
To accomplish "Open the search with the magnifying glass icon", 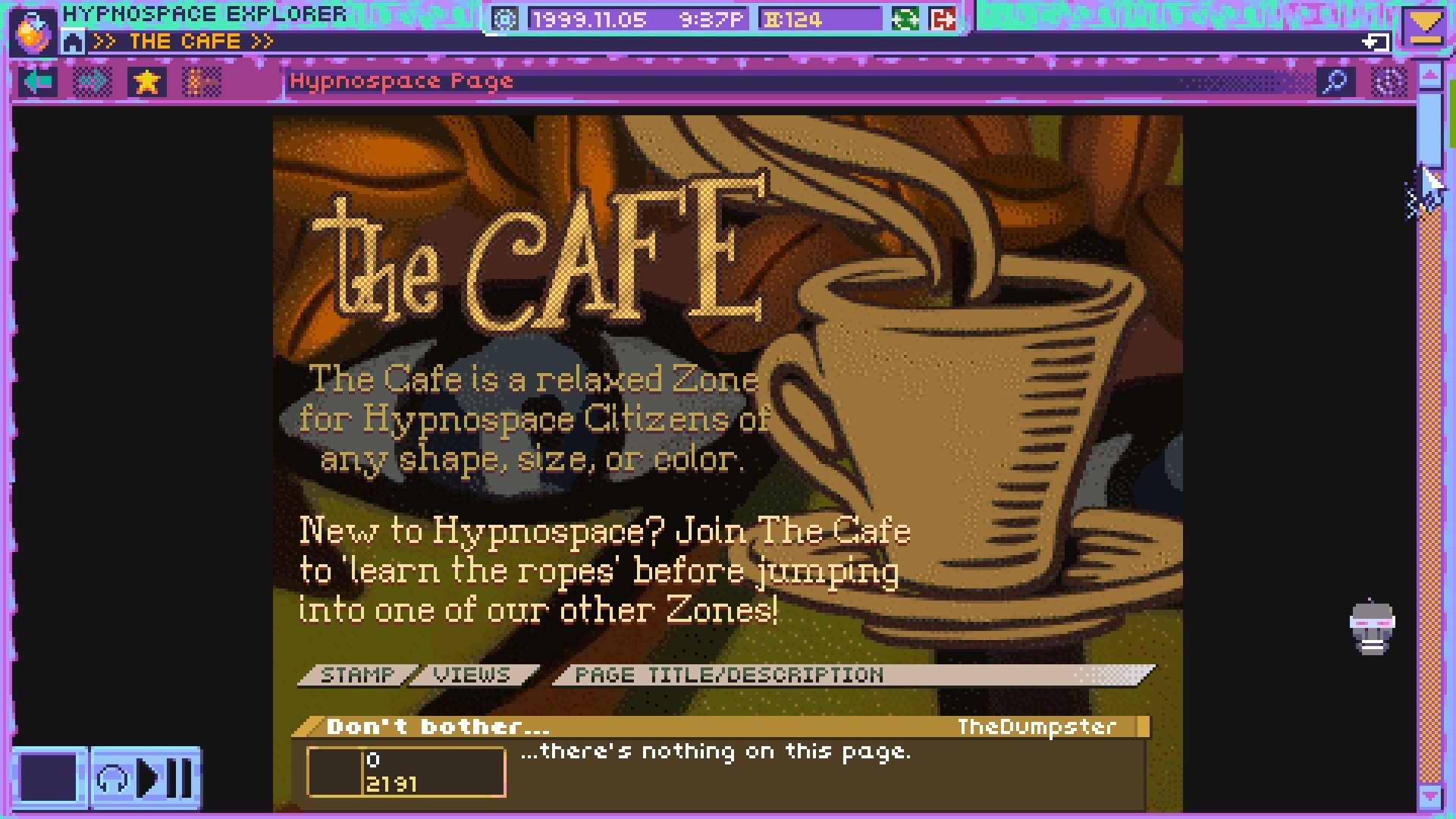I will coord(1337,81).
